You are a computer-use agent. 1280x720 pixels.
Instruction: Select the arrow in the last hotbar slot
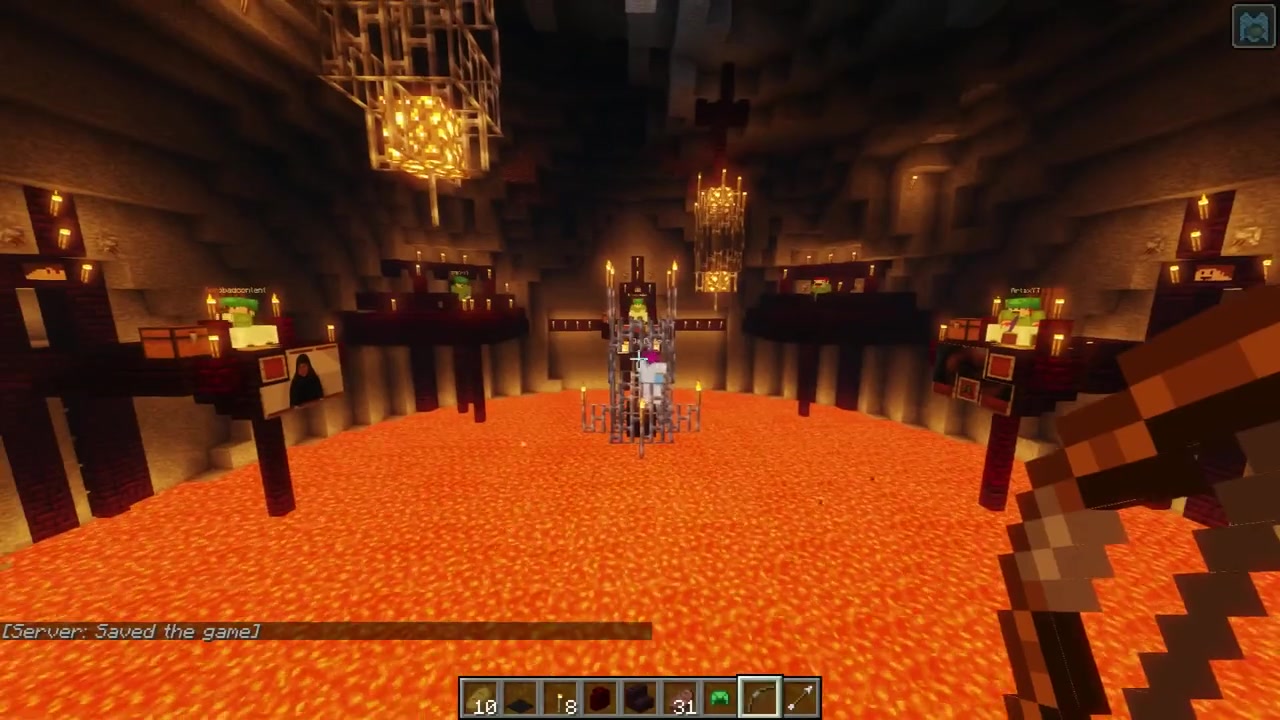[x=800, y=698]
